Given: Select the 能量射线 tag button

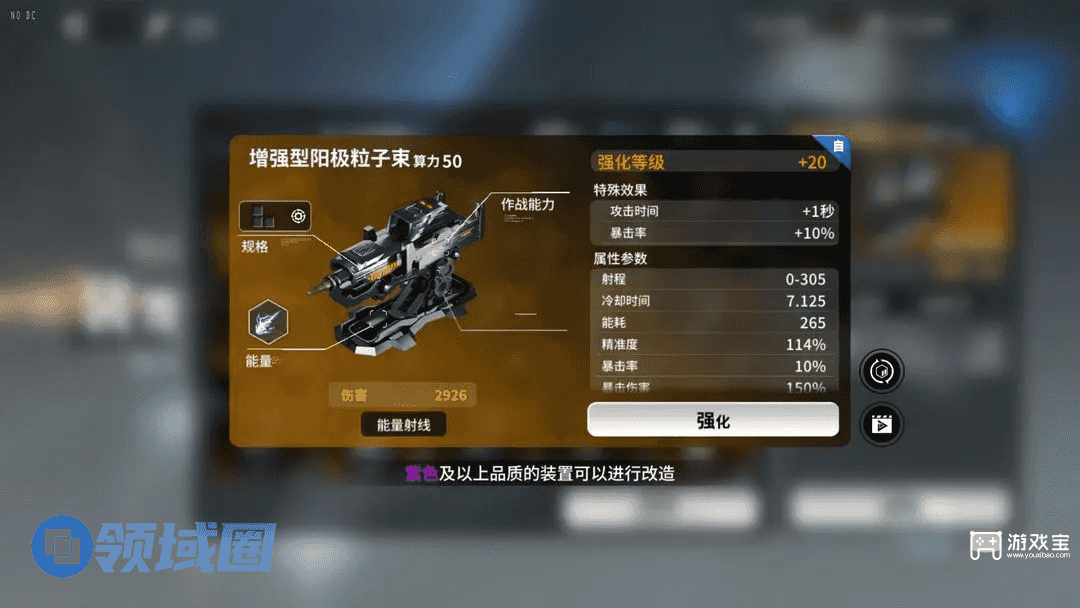Looking at the screenshot, I should (403, 425).
